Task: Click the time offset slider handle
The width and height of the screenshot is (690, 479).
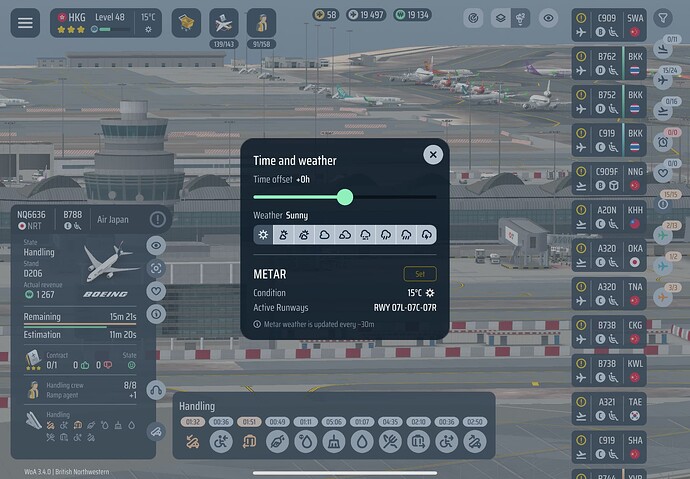Action: (345, 197)
